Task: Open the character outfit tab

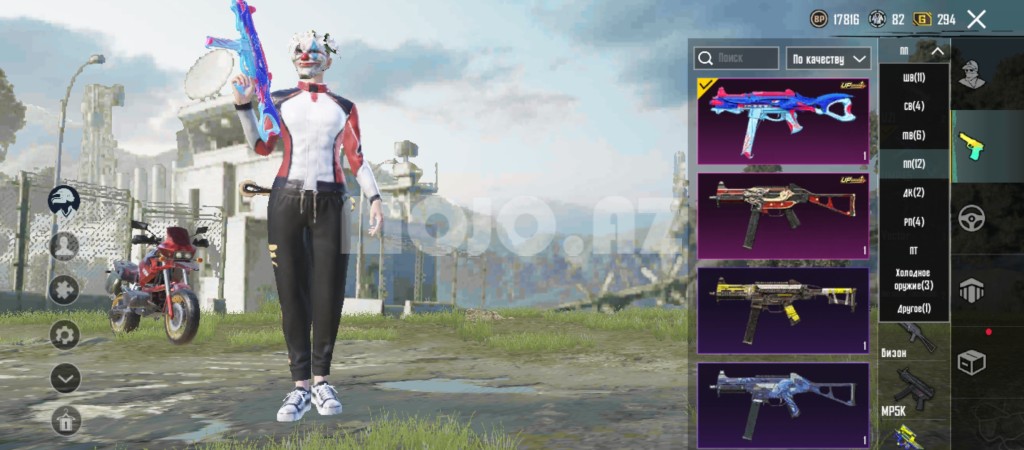Action: 970,73
